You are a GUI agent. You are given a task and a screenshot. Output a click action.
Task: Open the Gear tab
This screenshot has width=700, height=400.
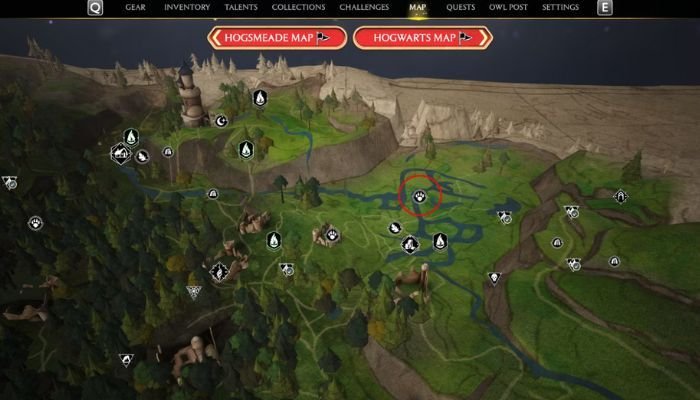click(135, 7)
